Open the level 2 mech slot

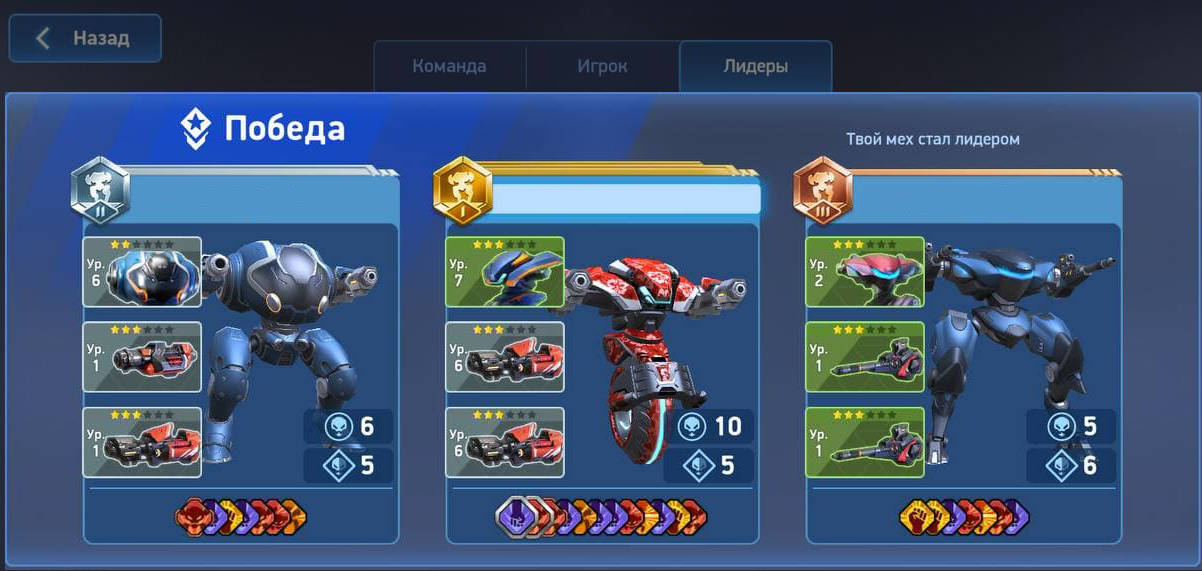click(865, 272)
